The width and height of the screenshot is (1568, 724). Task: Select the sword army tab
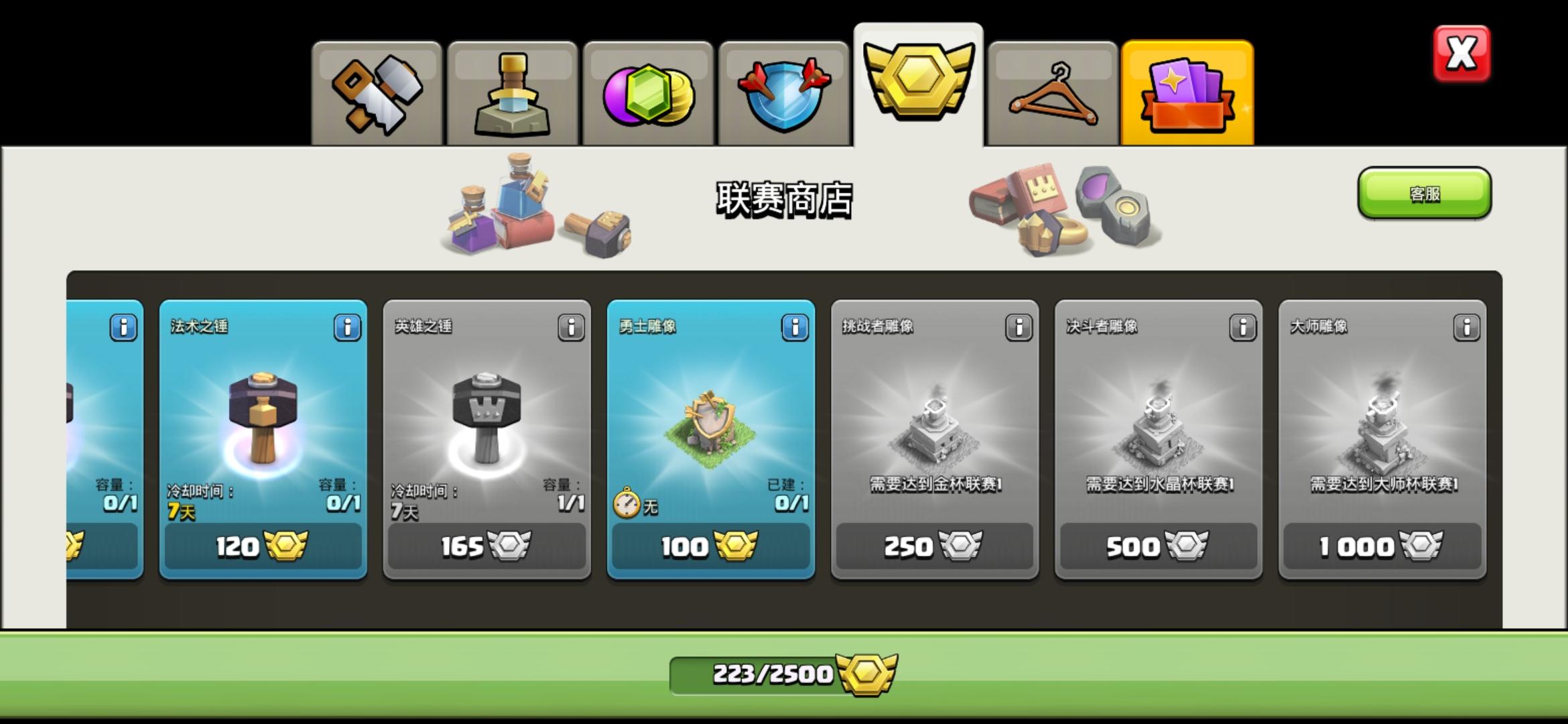coord(513,90)
